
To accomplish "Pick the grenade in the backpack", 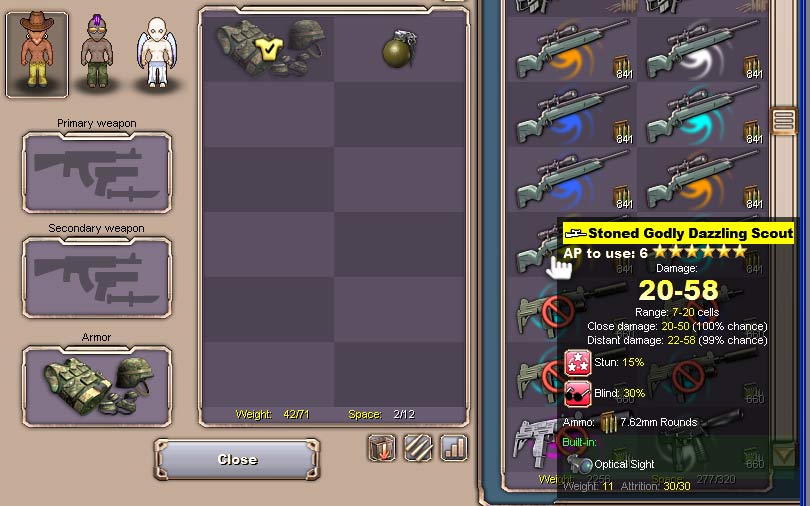I will coord(399,49).
